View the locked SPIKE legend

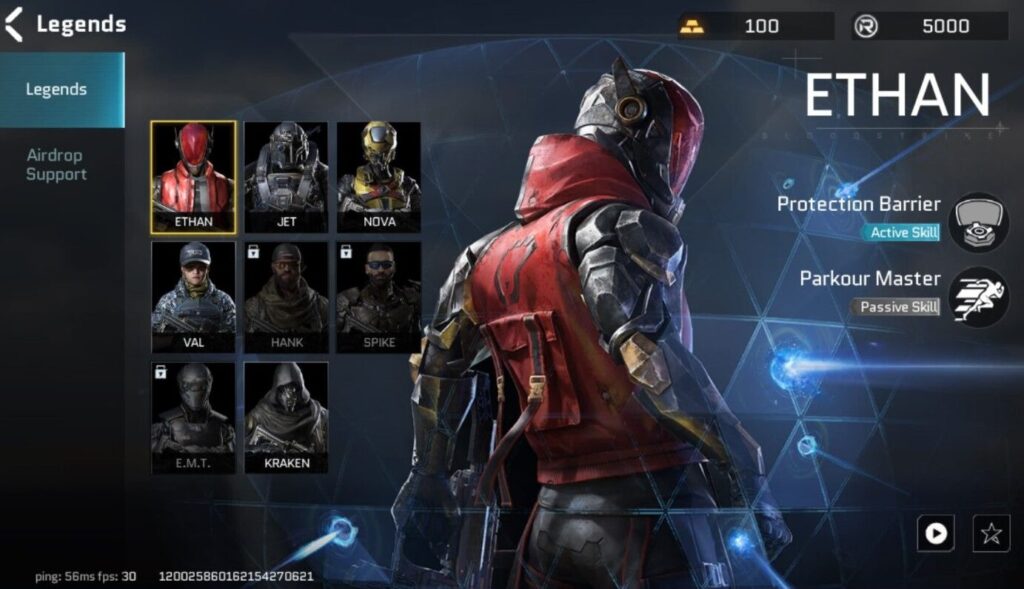point(378,297)
